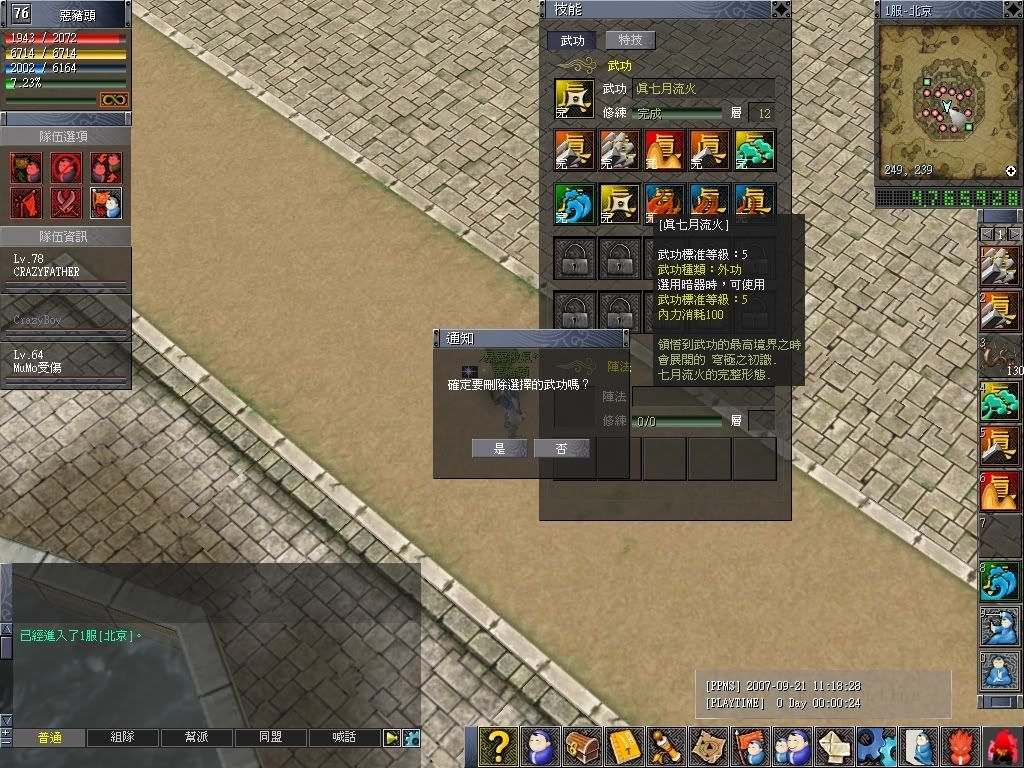Screen dimensions: 1024x768
Task: Decline skill deletion with 否
Action: (561, 449)
